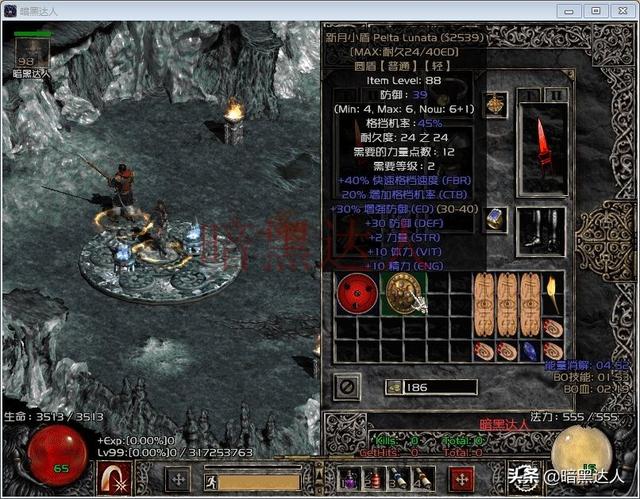Viewport: 640px width, 499px height.
Task: Use the purple potion in the belt
Action: coord(351,479)
